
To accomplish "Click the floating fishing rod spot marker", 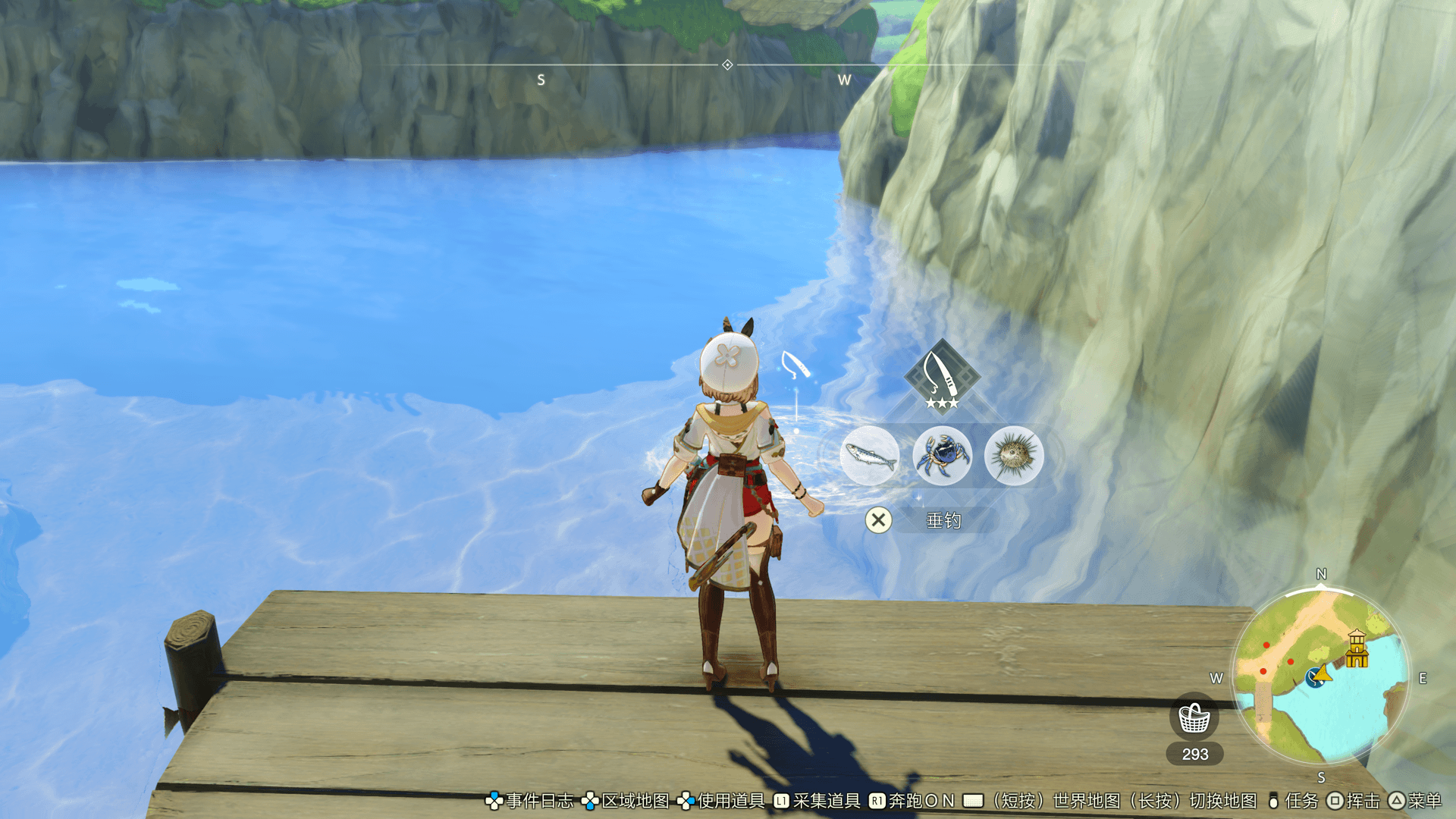I will [x=795, y=366].
